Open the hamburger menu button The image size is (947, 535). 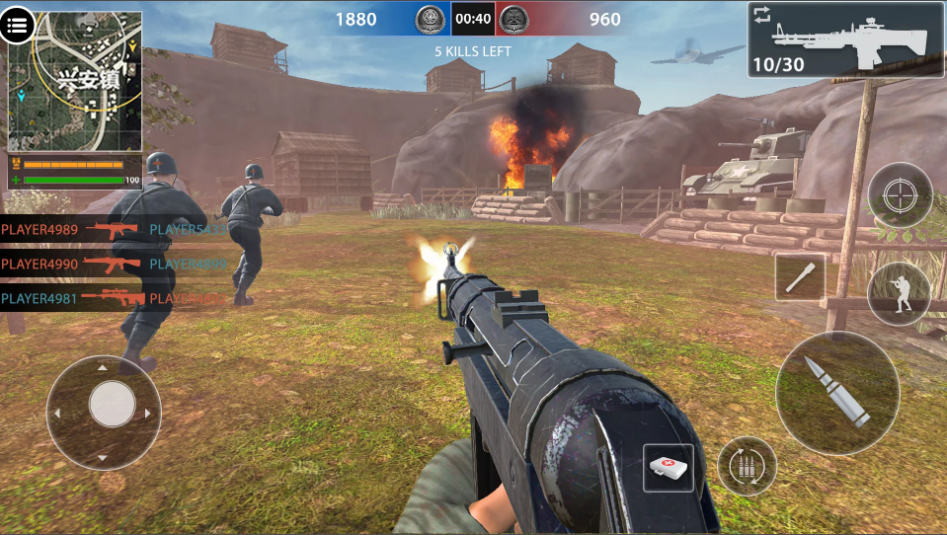(x=17, y=26)
